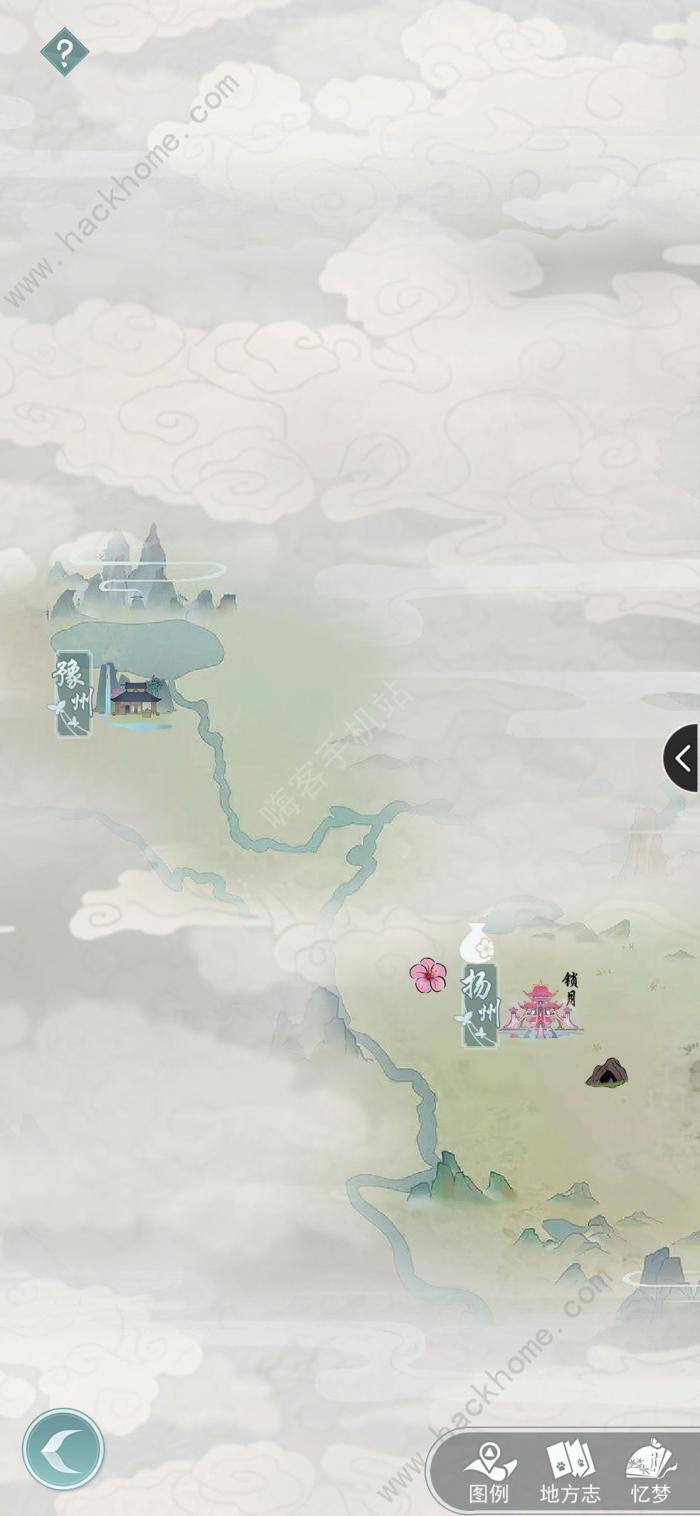Select the 豫州 region label

click(73, 692)
